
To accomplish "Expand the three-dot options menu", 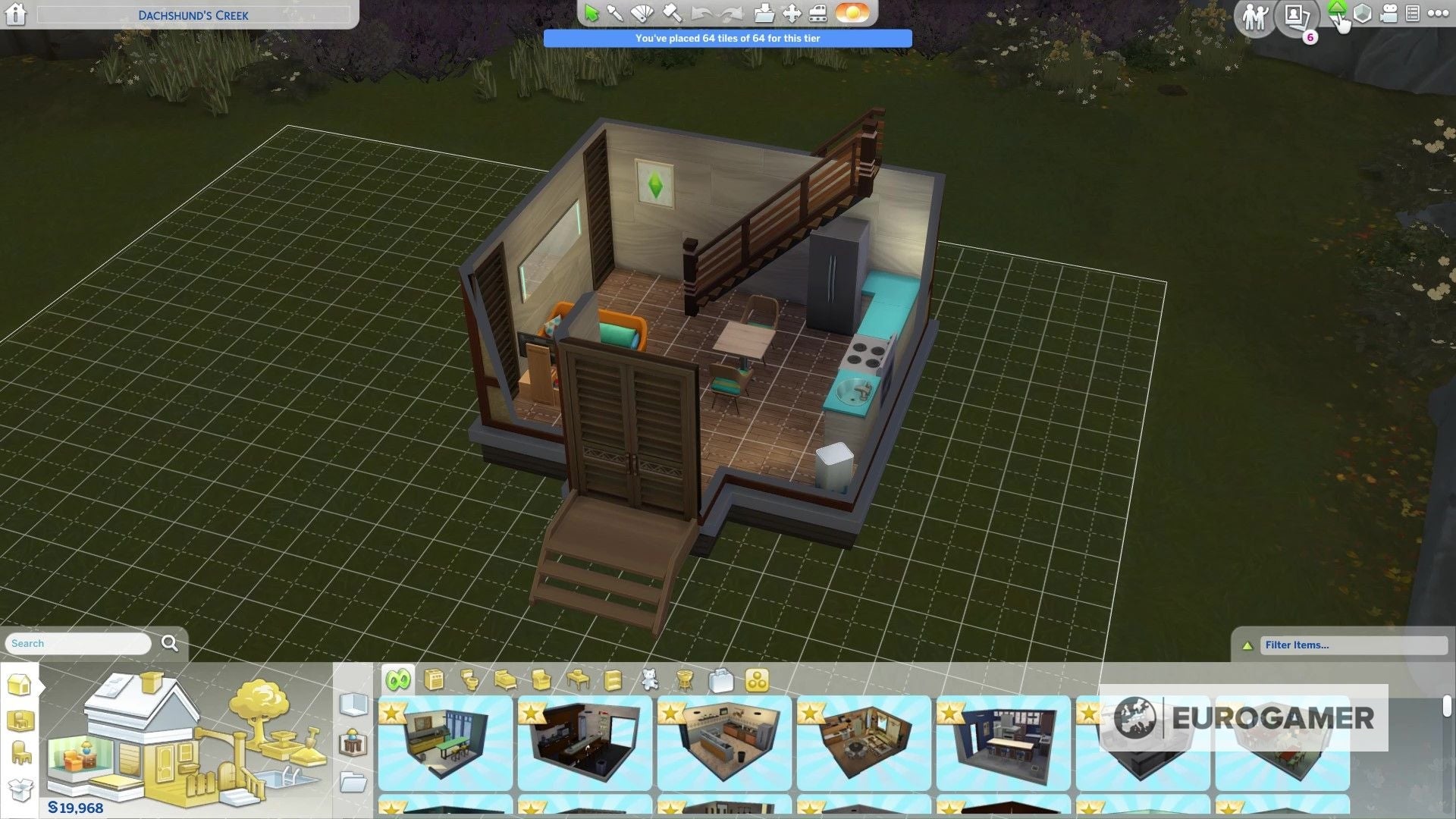I will tap(1439, 13).
